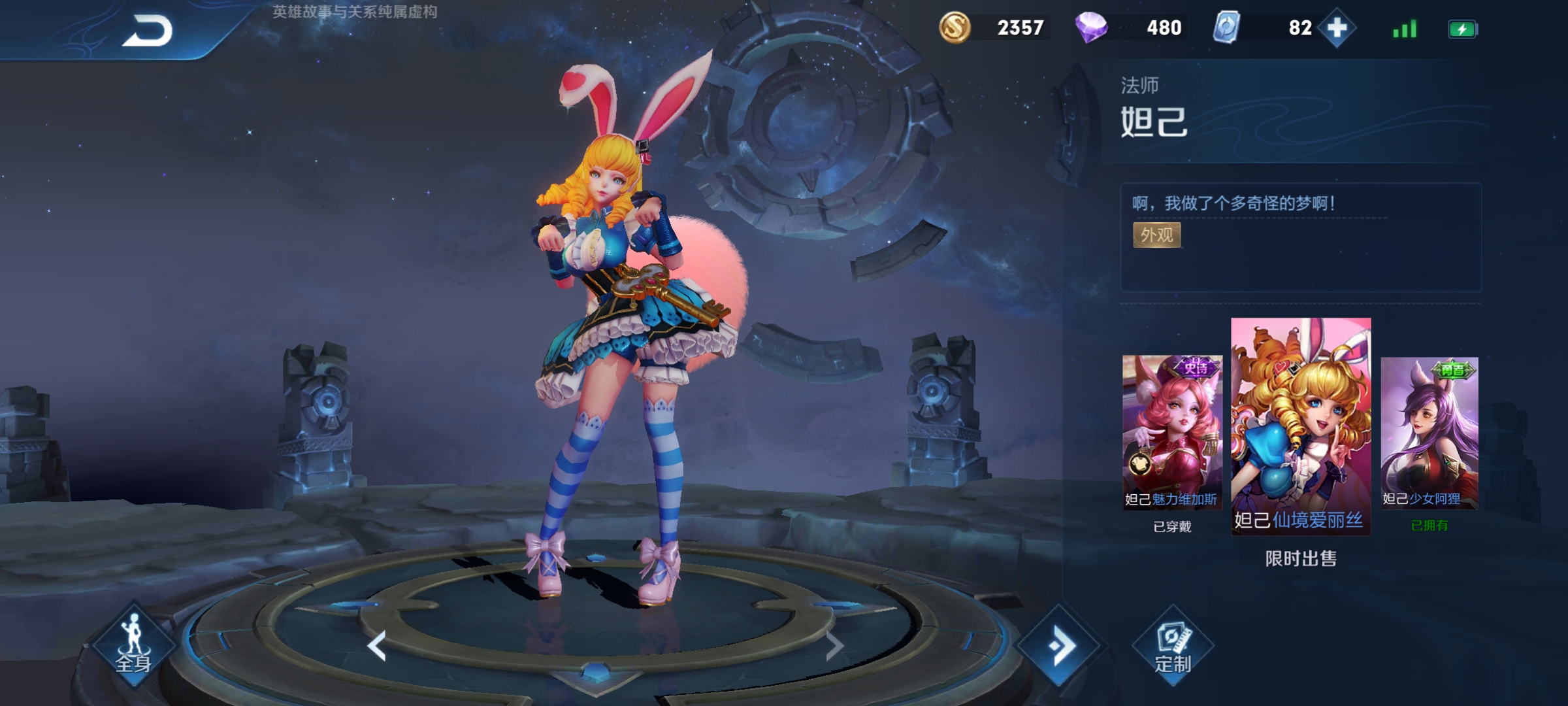Viewport: 1568px width, 706px height.
Task: Rotate hero right with the platform's right arrow
Action: pyautogui.click(x=834, y=646)
